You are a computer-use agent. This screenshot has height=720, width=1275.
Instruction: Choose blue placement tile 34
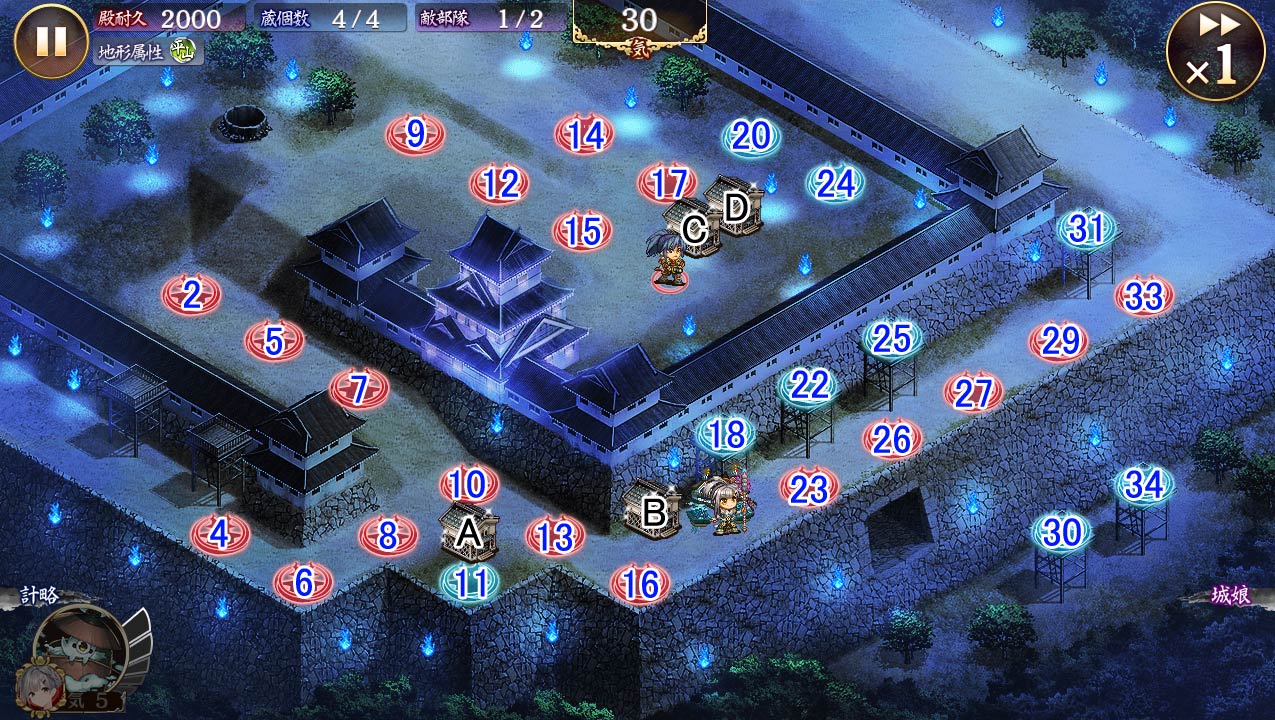pos(1145,486)
